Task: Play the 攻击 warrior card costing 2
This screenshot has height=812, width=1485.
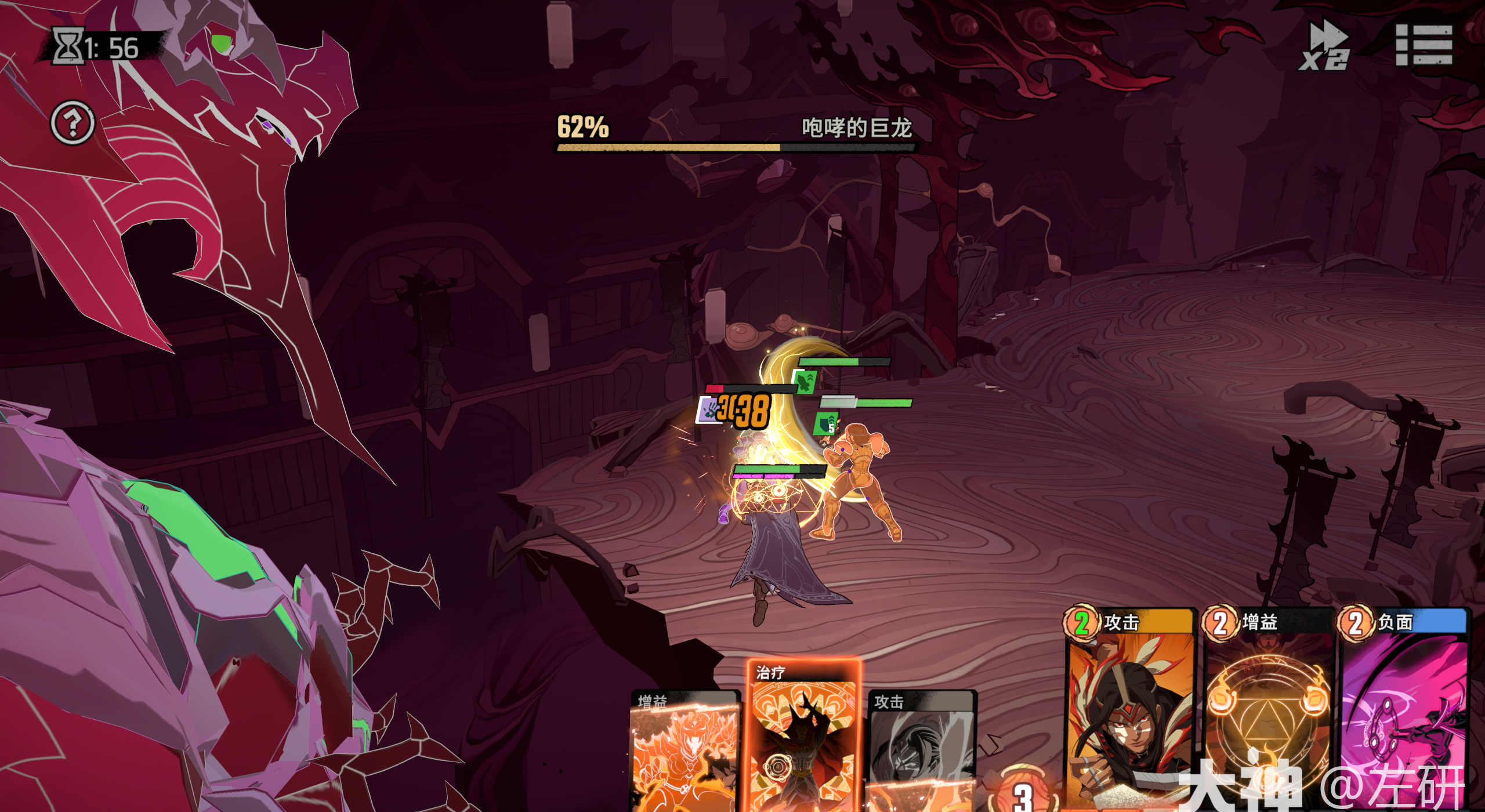Action: click(x=1129, y=708)
